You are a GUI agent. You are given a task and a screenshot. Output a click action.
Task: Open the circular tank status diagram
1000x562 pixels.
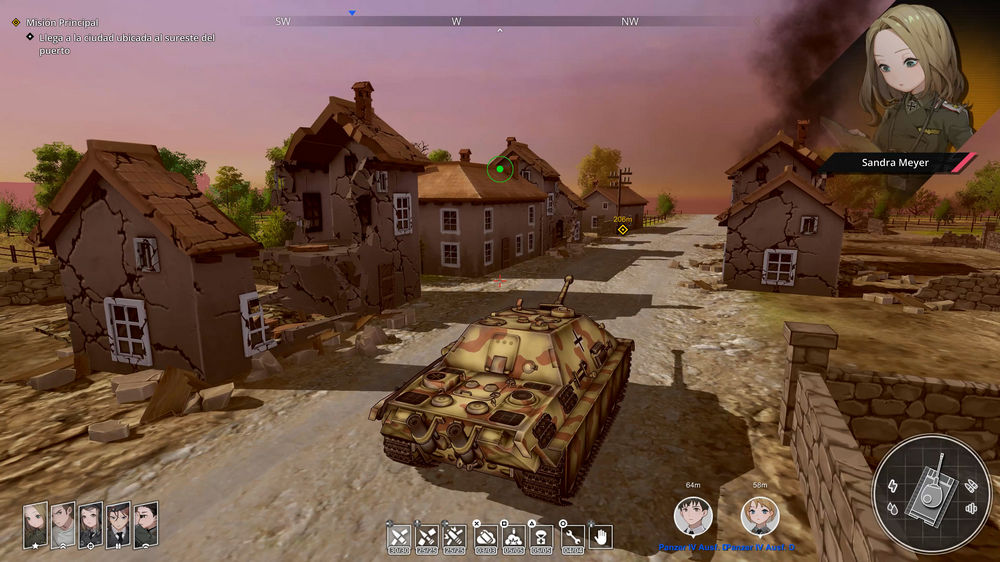pyautogui.click(x=932, y=492)
